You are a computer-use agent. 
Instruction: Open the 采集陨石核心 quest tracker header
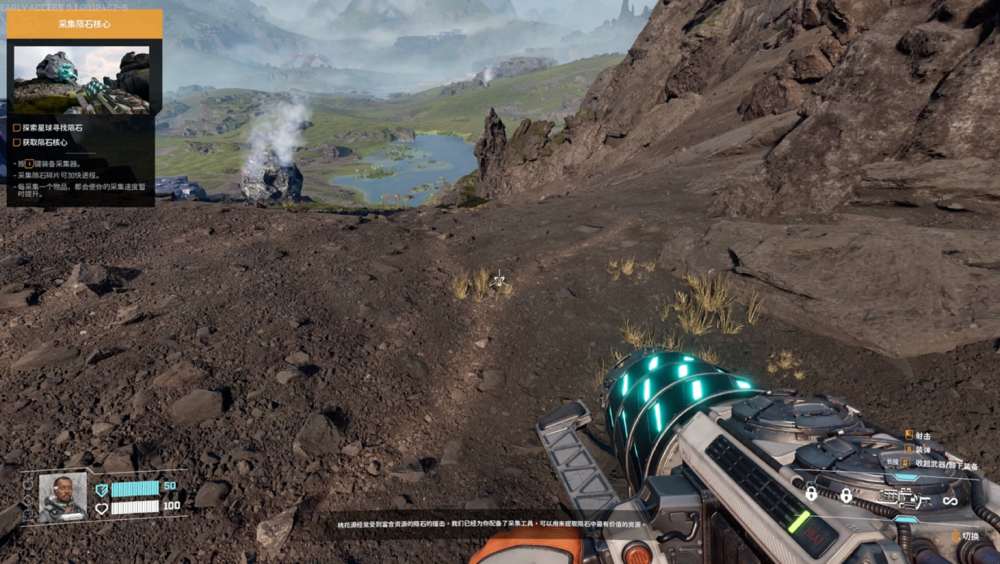[84, 24]
